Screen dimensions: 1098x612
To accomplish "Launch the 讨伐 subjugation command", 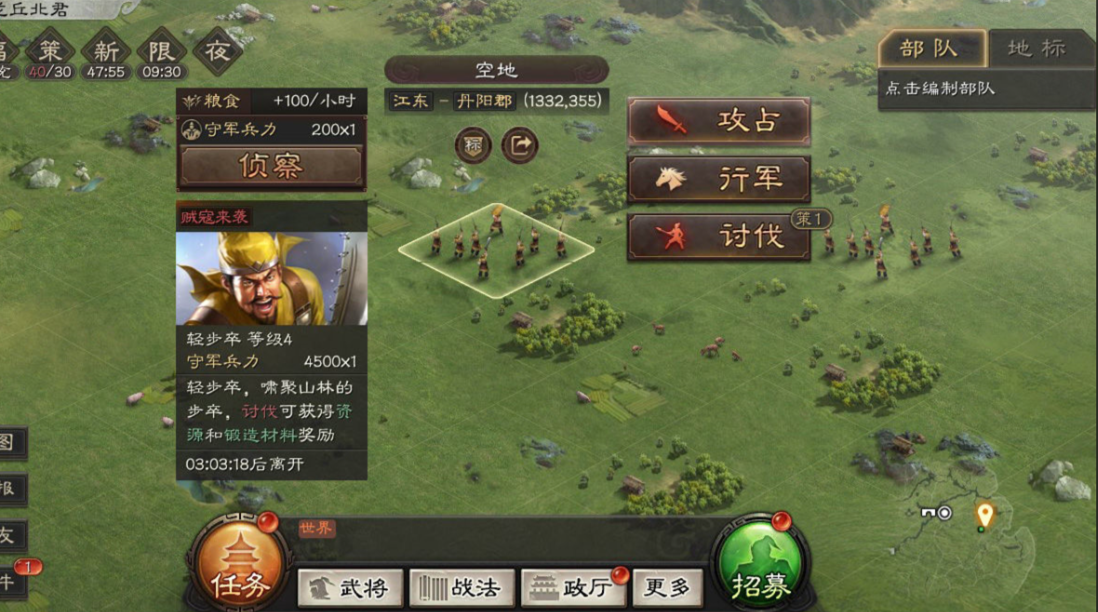I will (718, 237).
